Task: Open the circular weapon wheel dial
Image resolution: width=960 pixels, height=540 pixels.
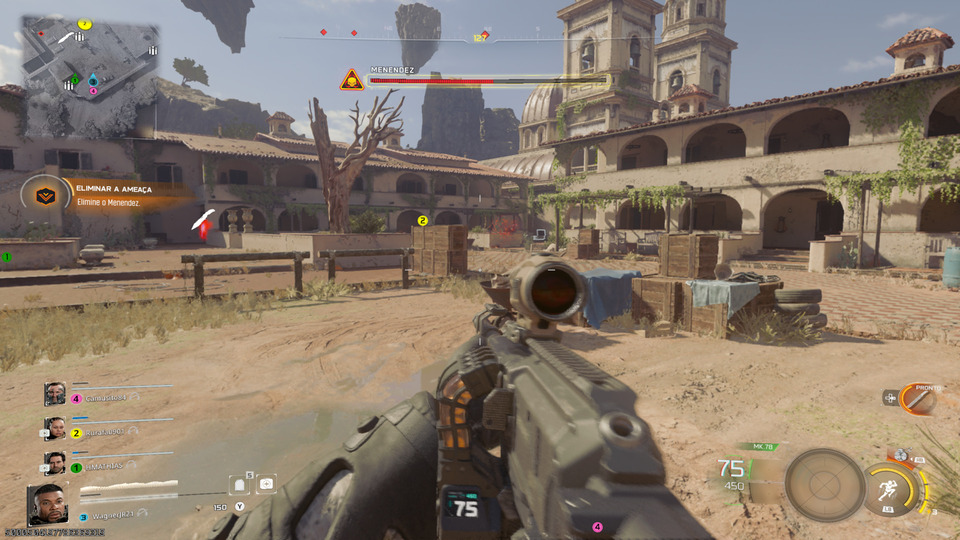Action: click(824, 485)
